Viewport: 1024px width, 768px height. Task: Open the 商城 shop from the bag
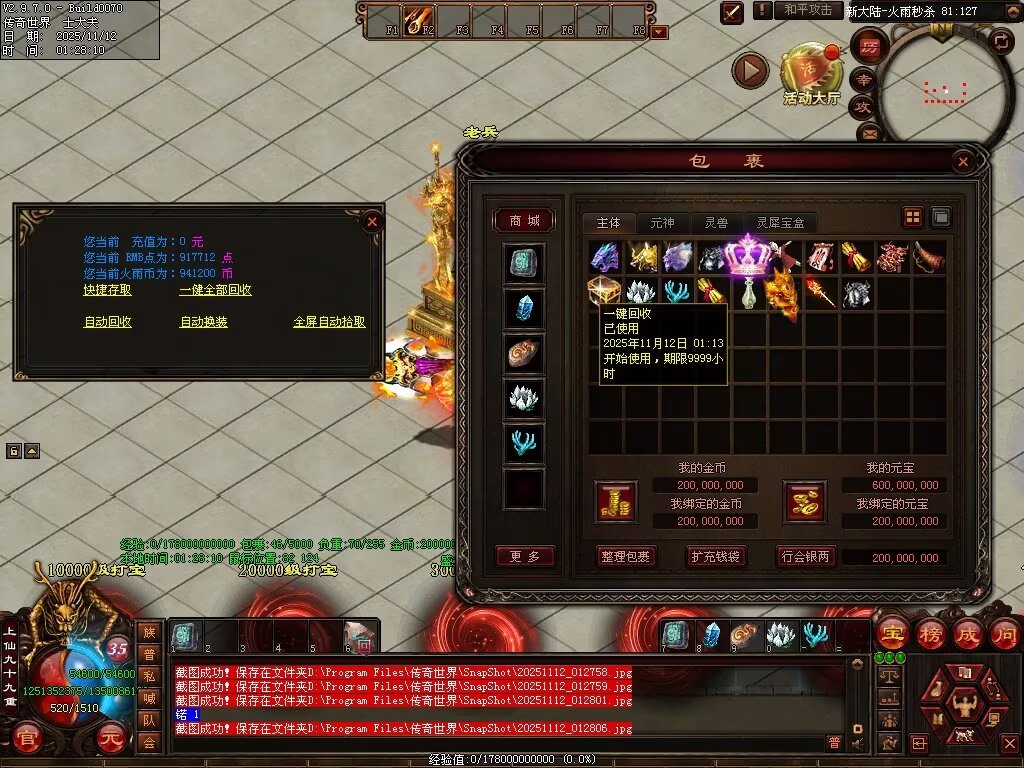point(524,221)
